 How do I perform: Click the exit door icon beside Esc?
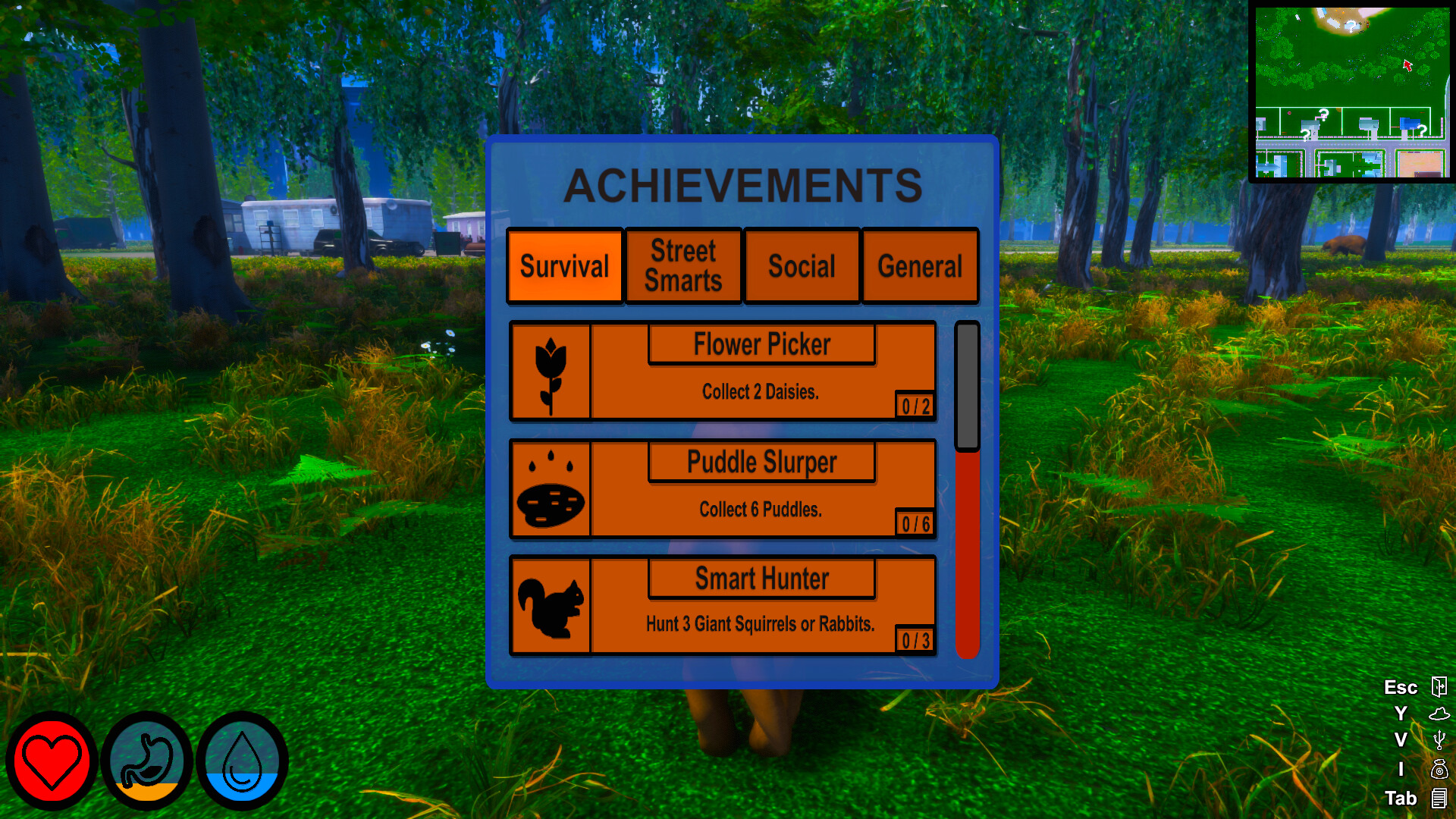point(1439,687)
